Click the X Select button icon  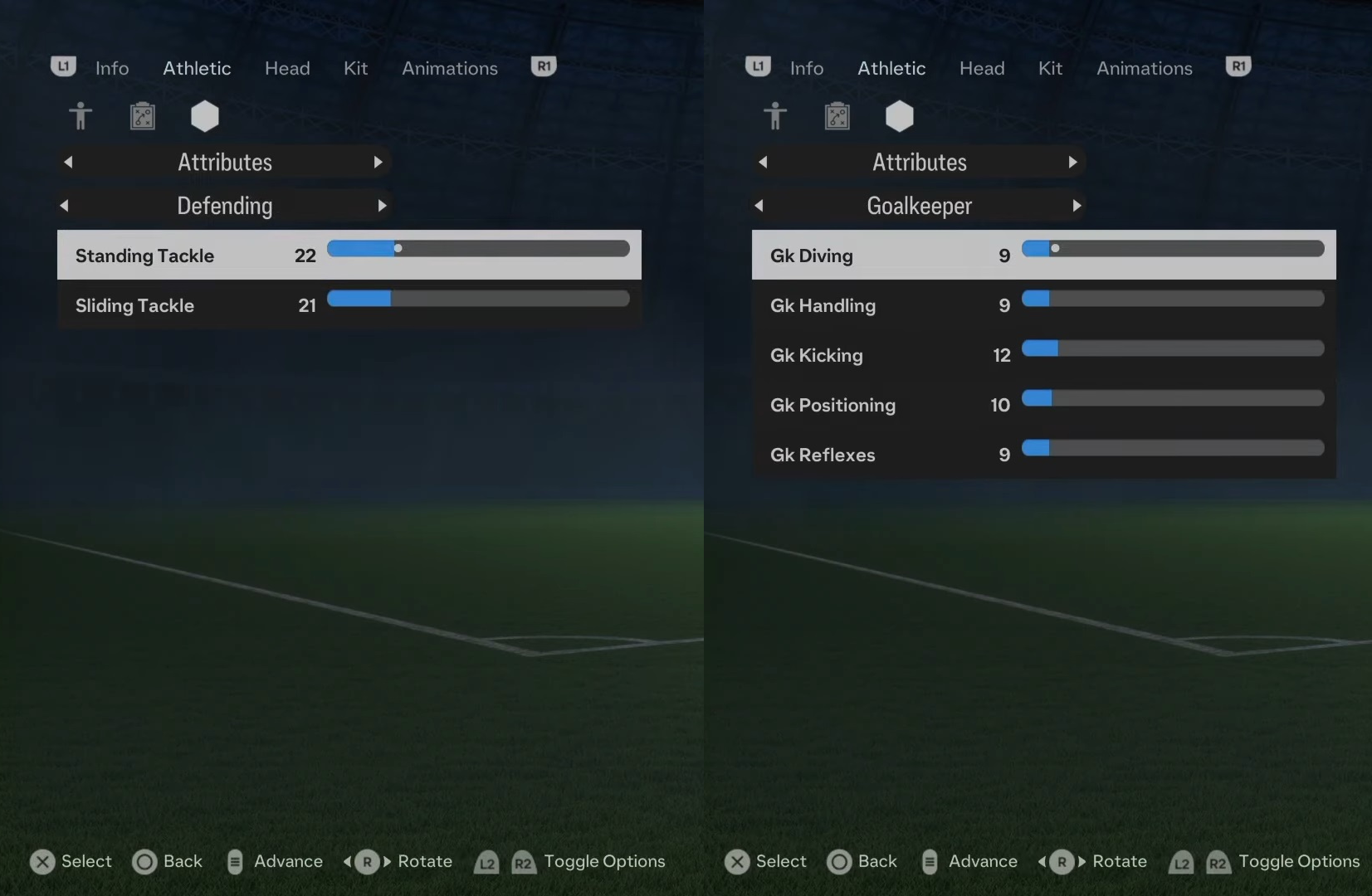(x=43, y=862)
